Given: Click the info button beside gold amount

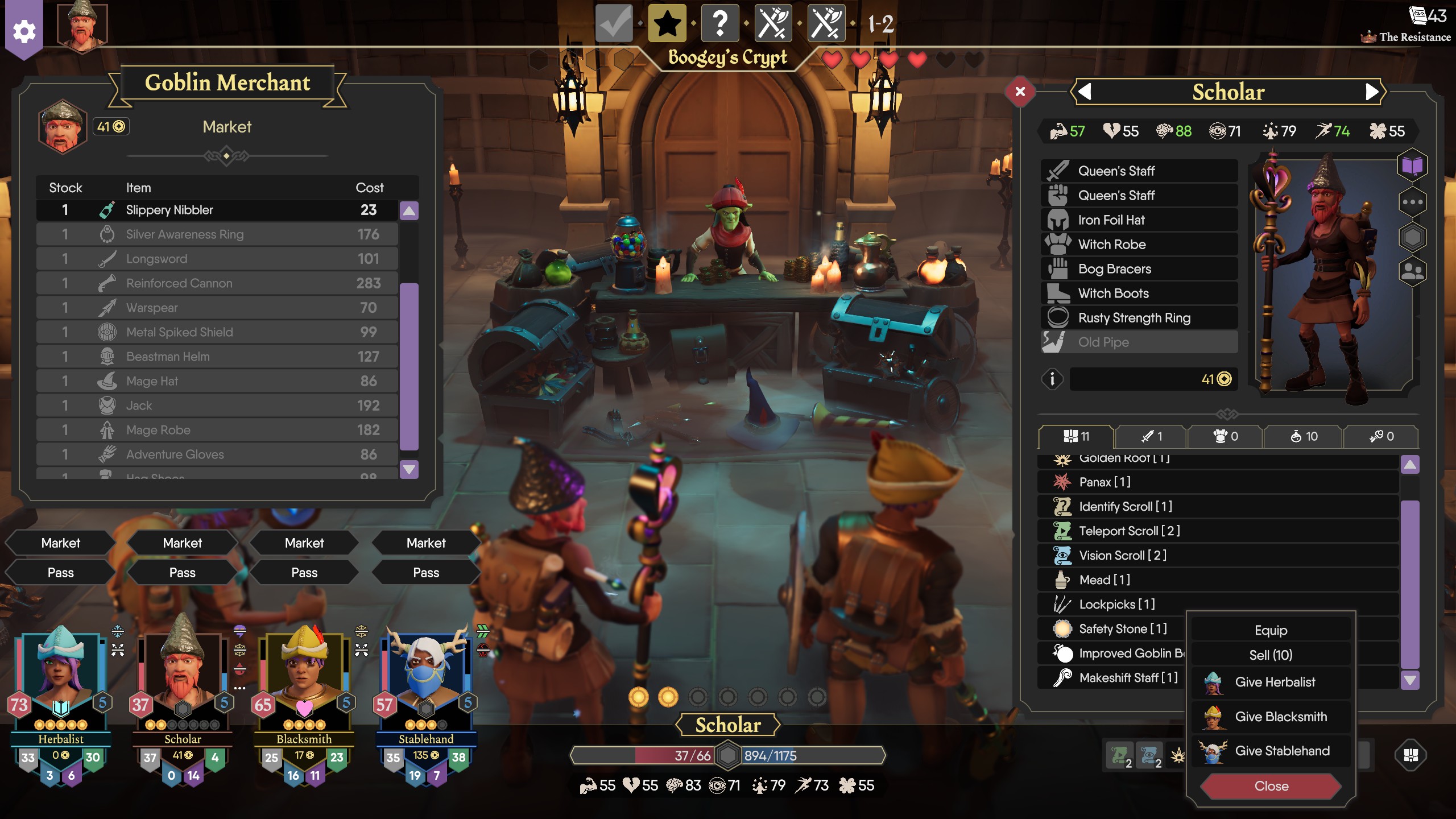Looking at the screenshot, I should (x=1052, y=379).
